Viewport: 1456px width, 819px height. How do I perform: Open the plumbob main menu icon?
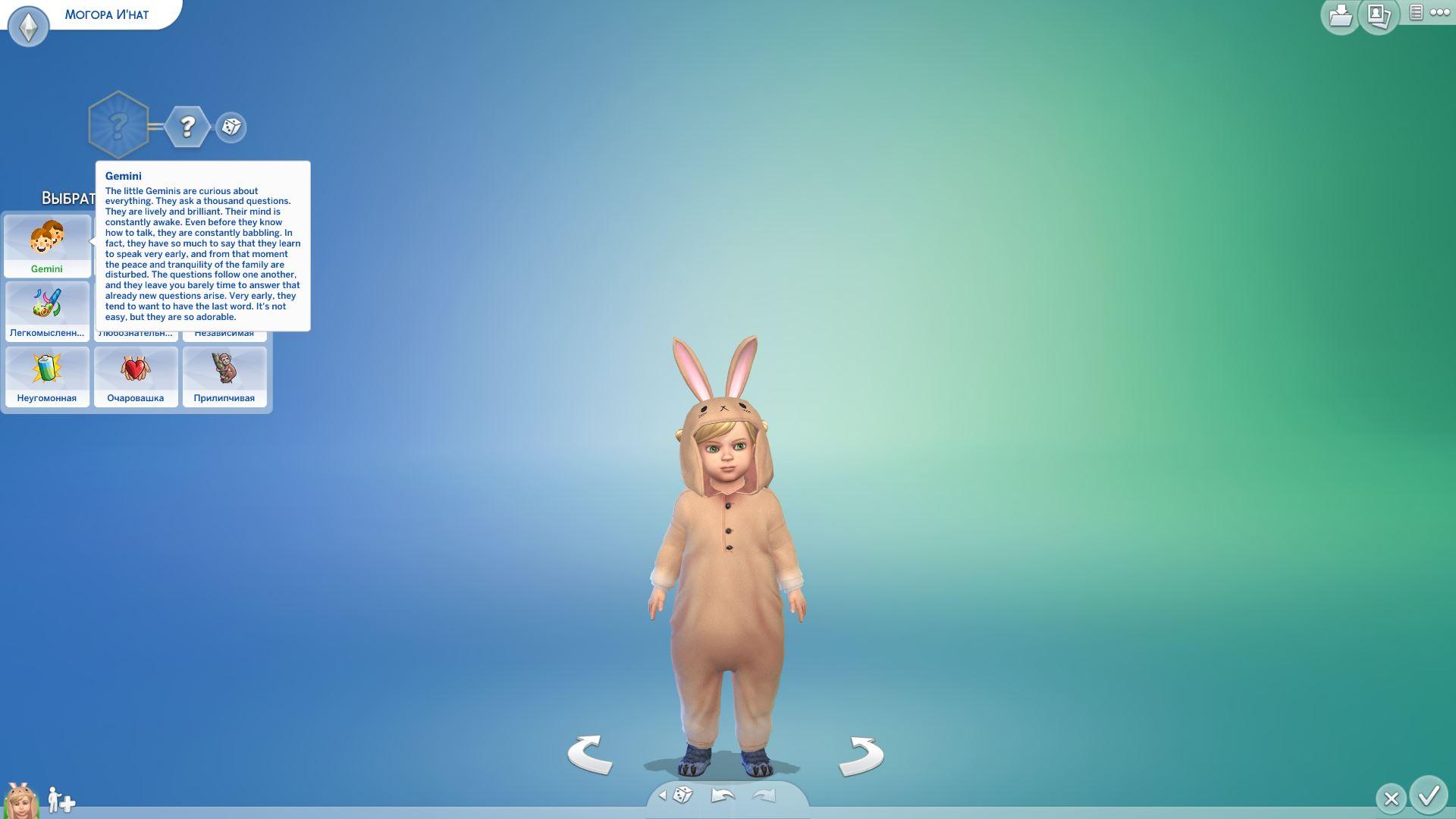click(29, 27)
